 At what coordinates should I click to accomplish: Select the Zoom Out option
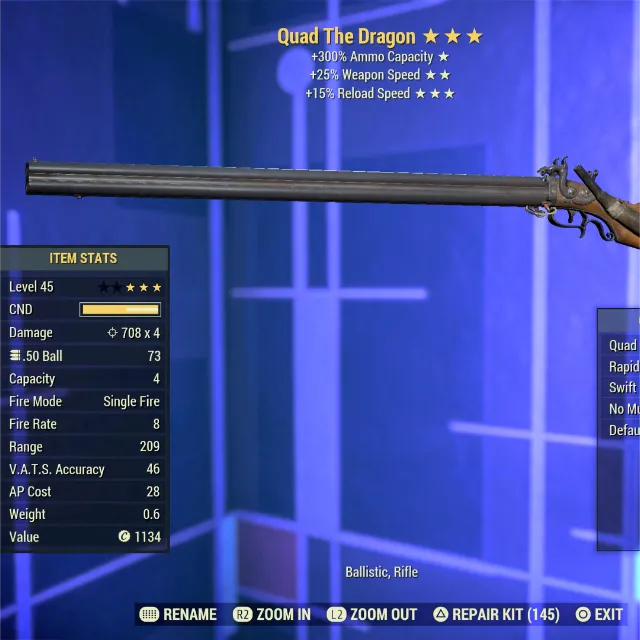click(370, 614)
